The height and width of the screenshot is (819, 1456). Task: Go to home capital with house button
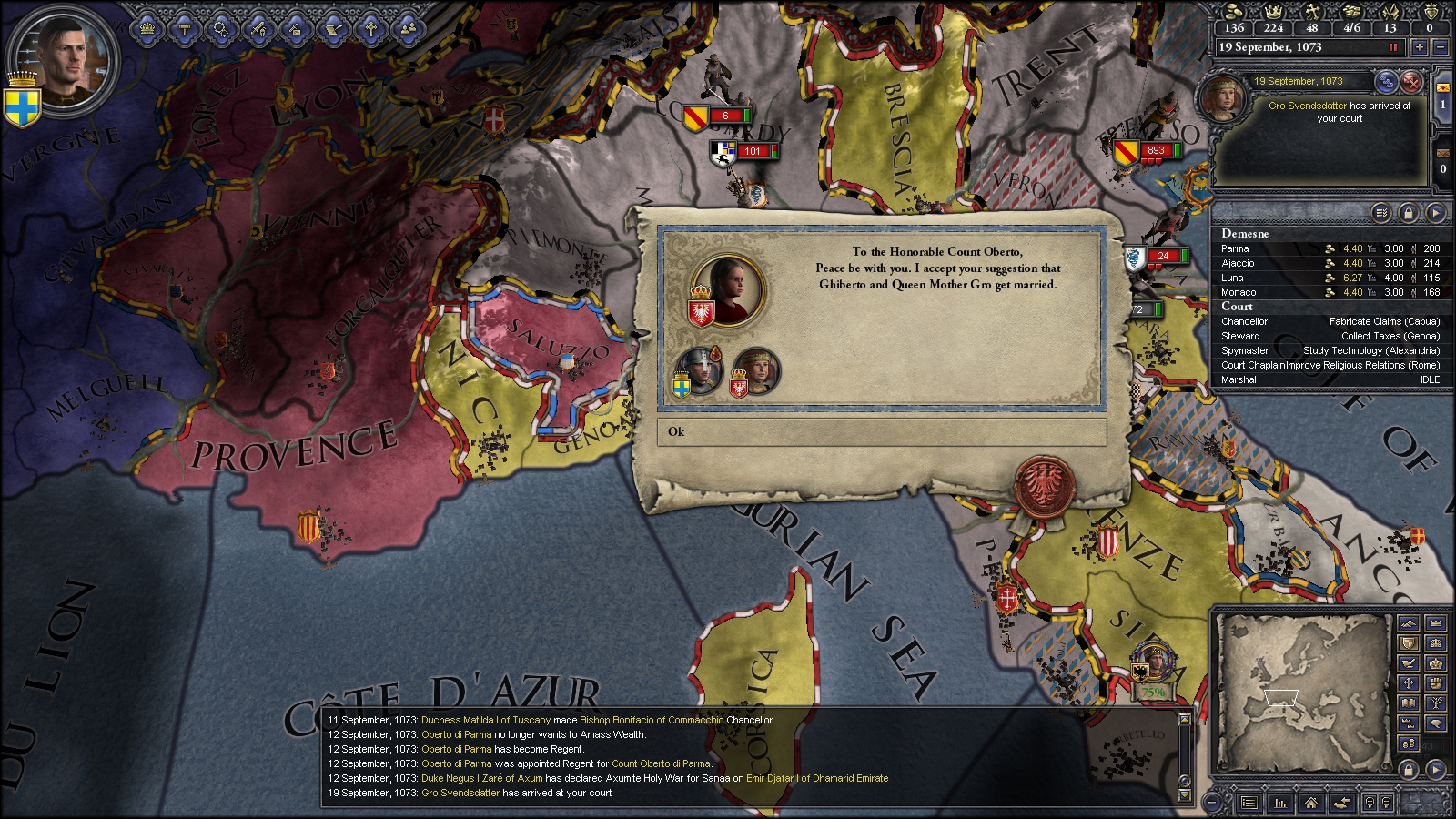tap(1310, 803)
